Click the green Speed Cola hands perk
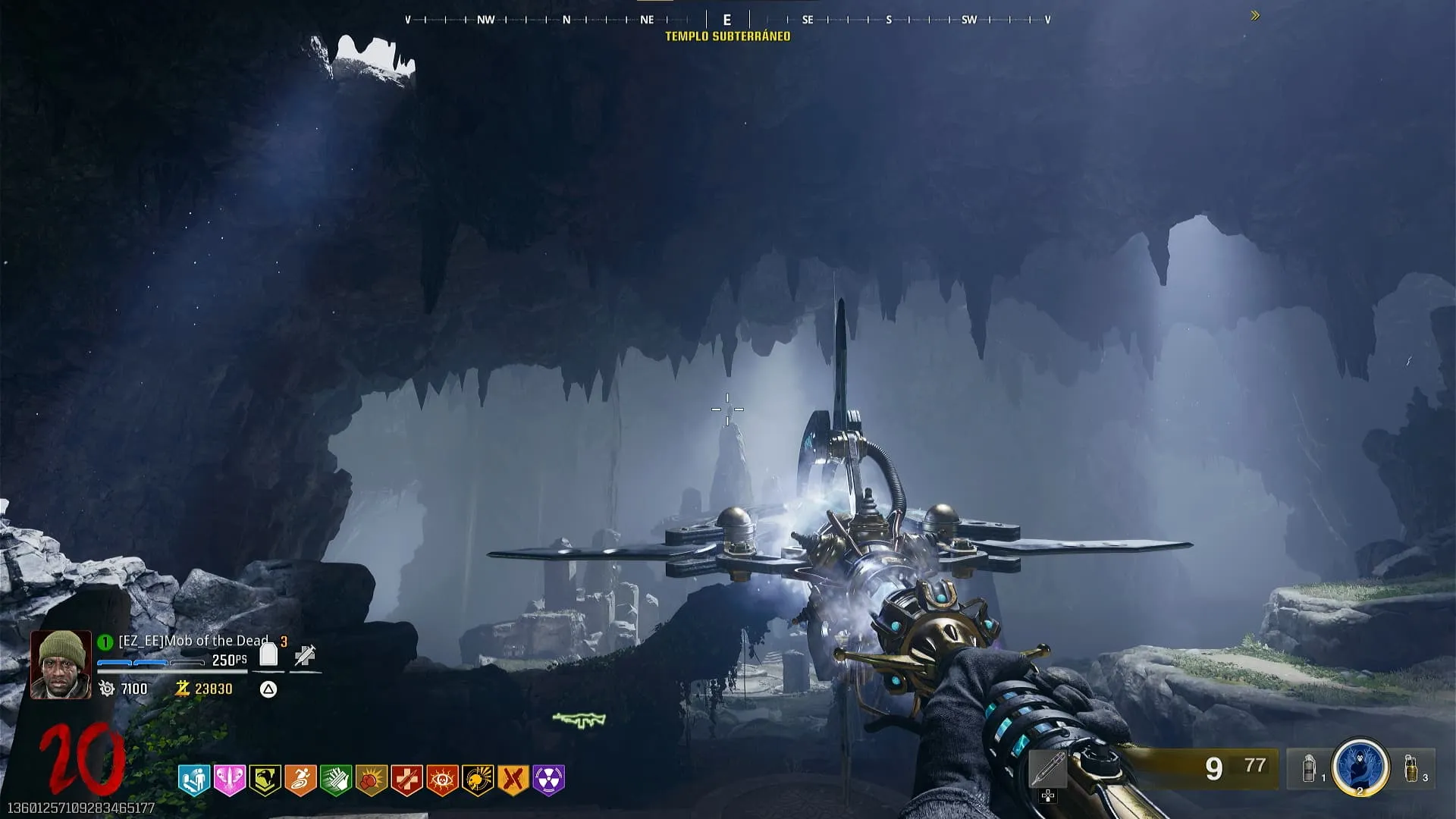Screen dimensions: 1456x819 point(335,780)
